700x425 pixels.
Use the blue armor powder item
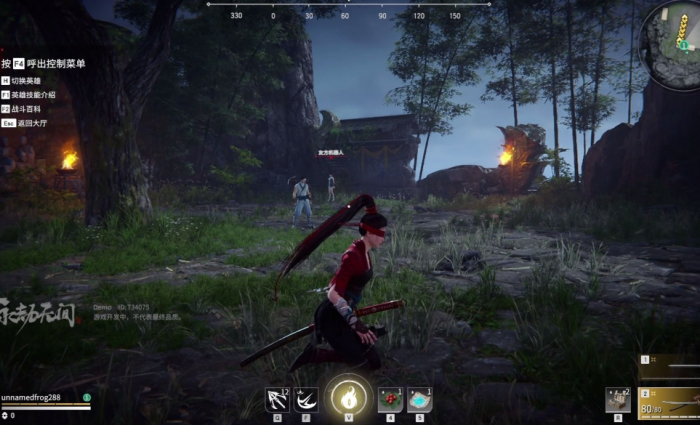[x=420, y=399]
